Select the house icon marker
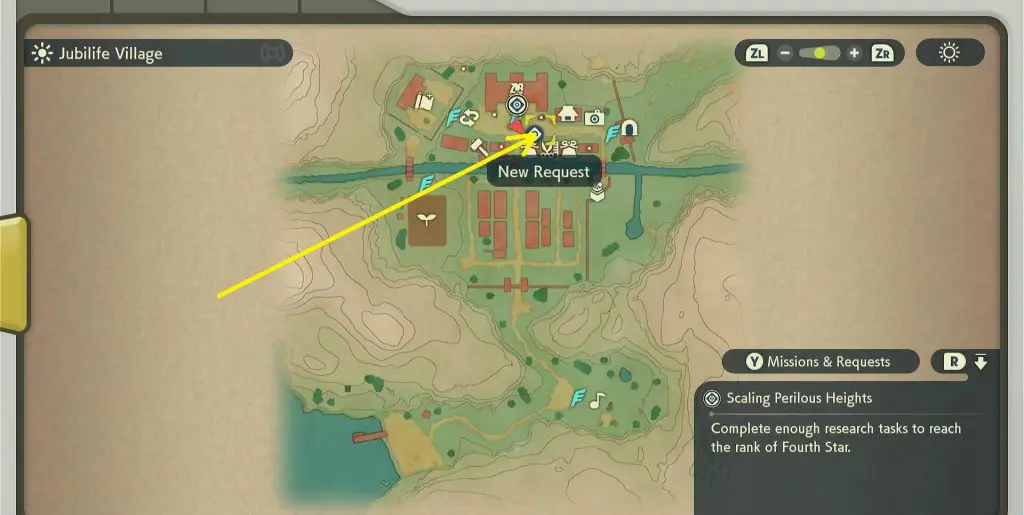This screenshot has width=1024, height=515. point(569,113)
